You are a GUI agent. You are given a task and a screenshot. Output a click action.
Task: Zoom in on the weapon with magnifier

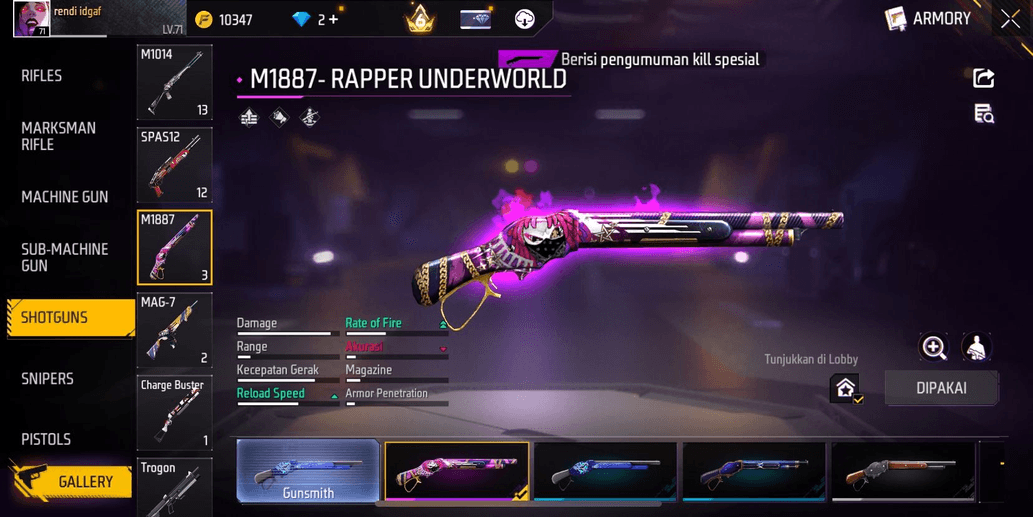(934, 347)
